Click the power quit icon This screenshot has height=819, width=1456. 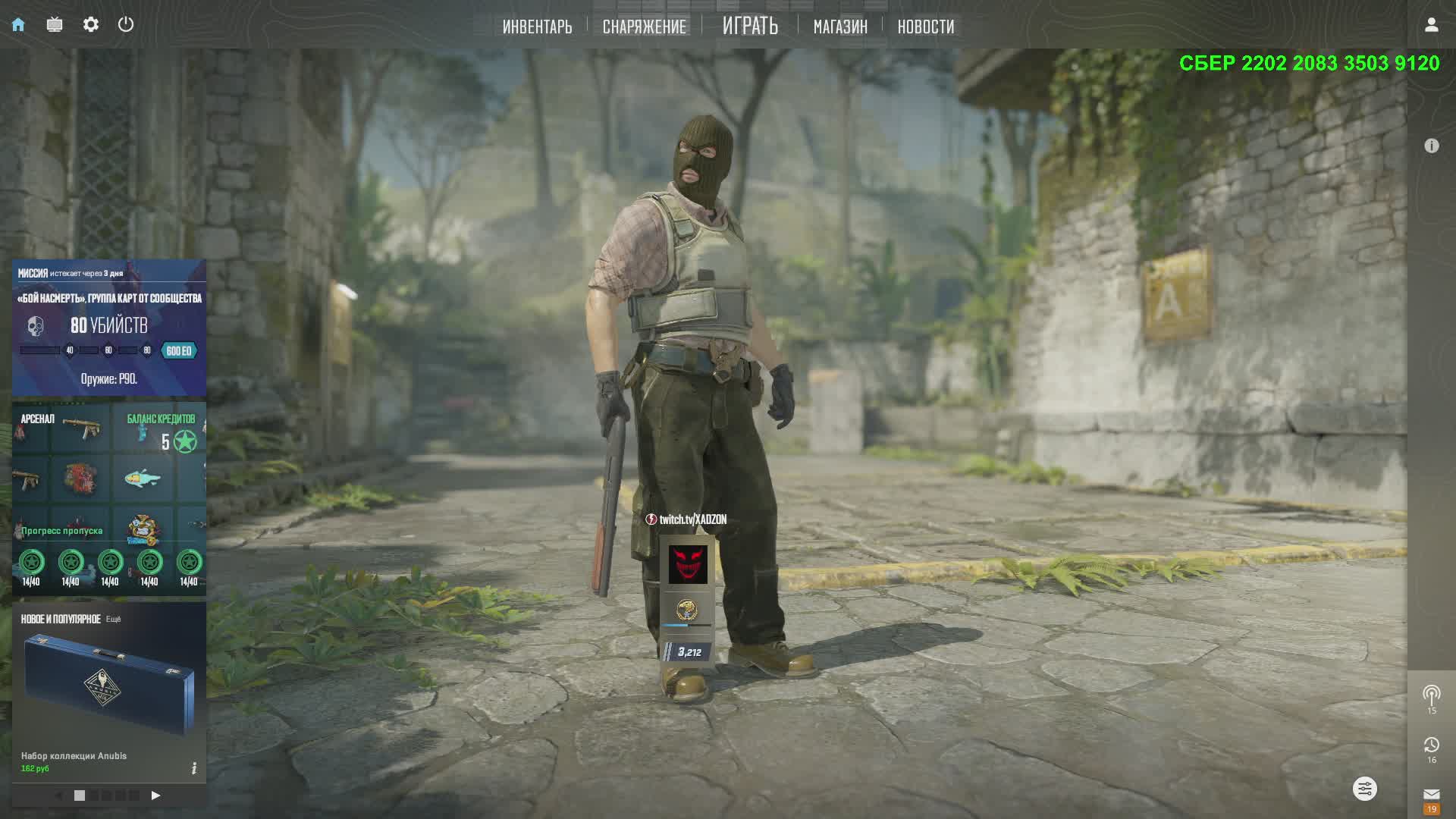click(126, 24)
